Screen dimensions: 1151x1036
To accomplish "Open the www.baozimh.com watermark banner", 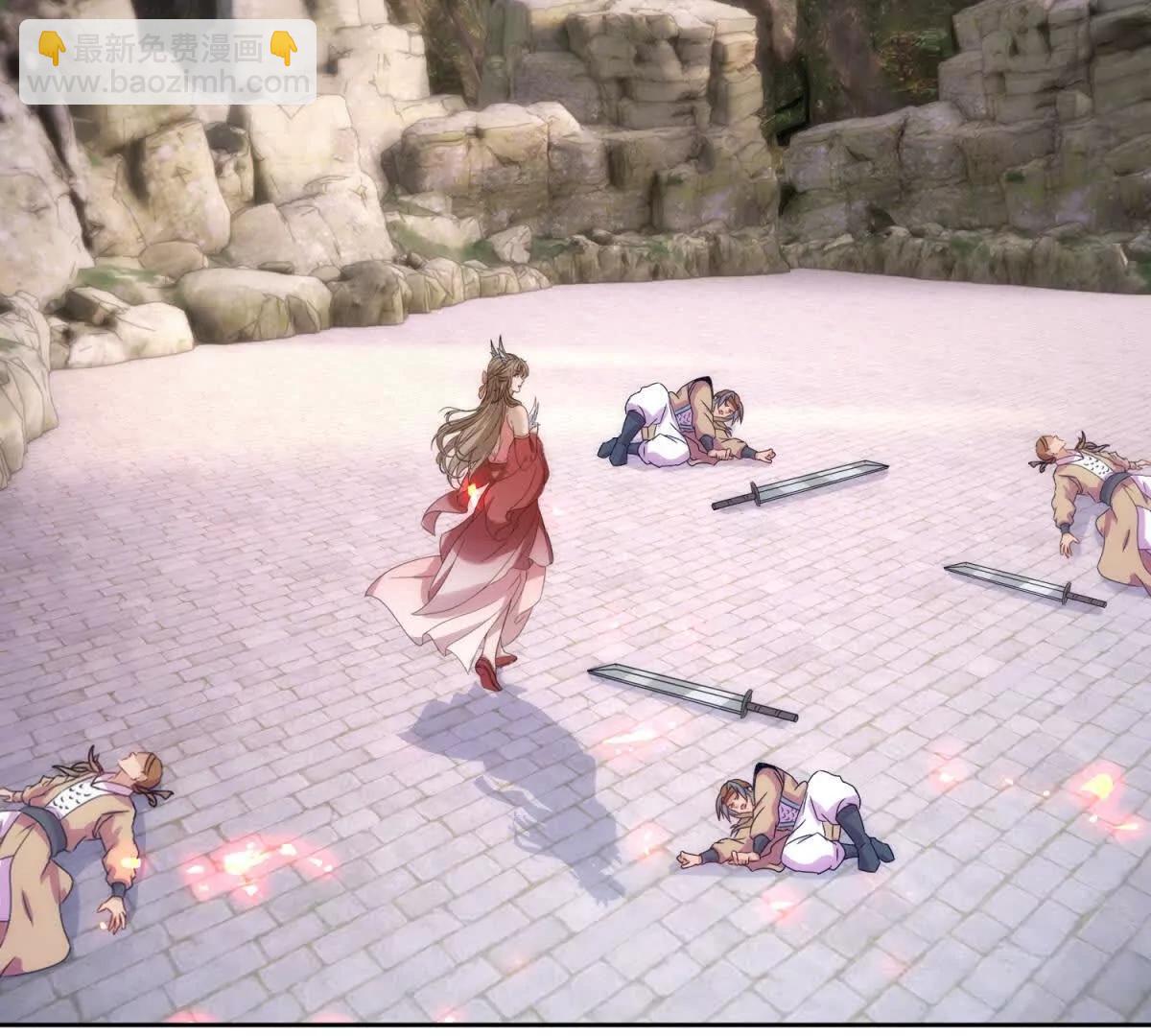I will click(x=168, y=63).
